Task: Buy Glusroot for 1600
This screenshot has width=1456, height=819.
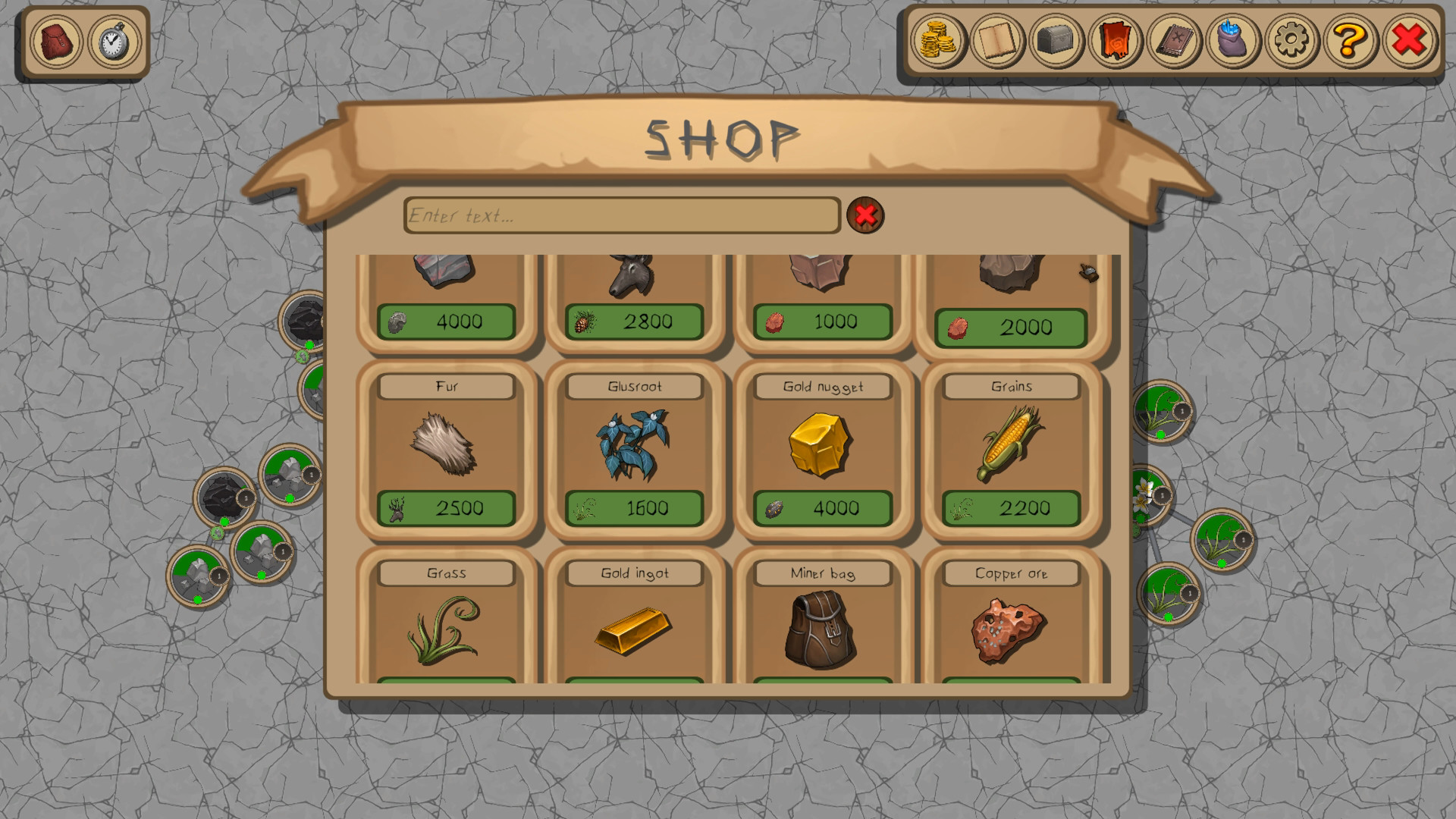Action: [634, 508]
